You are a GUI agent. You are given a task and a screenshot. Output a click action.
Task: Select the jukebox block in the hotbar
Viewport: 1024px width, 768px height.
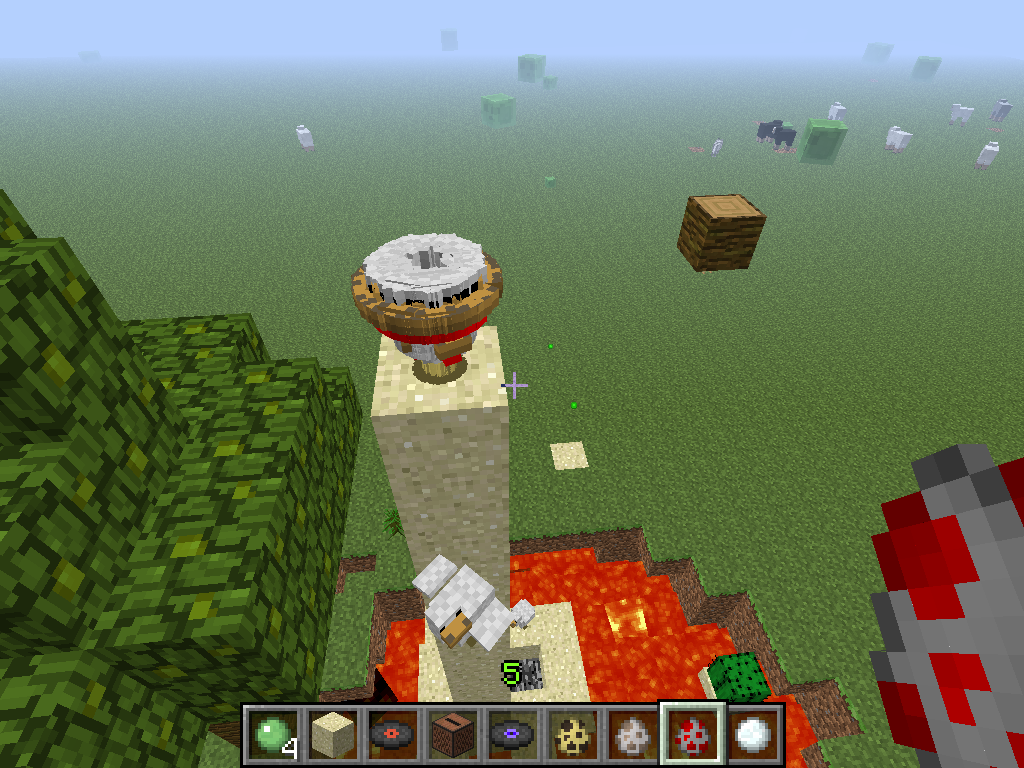point(451,735)
